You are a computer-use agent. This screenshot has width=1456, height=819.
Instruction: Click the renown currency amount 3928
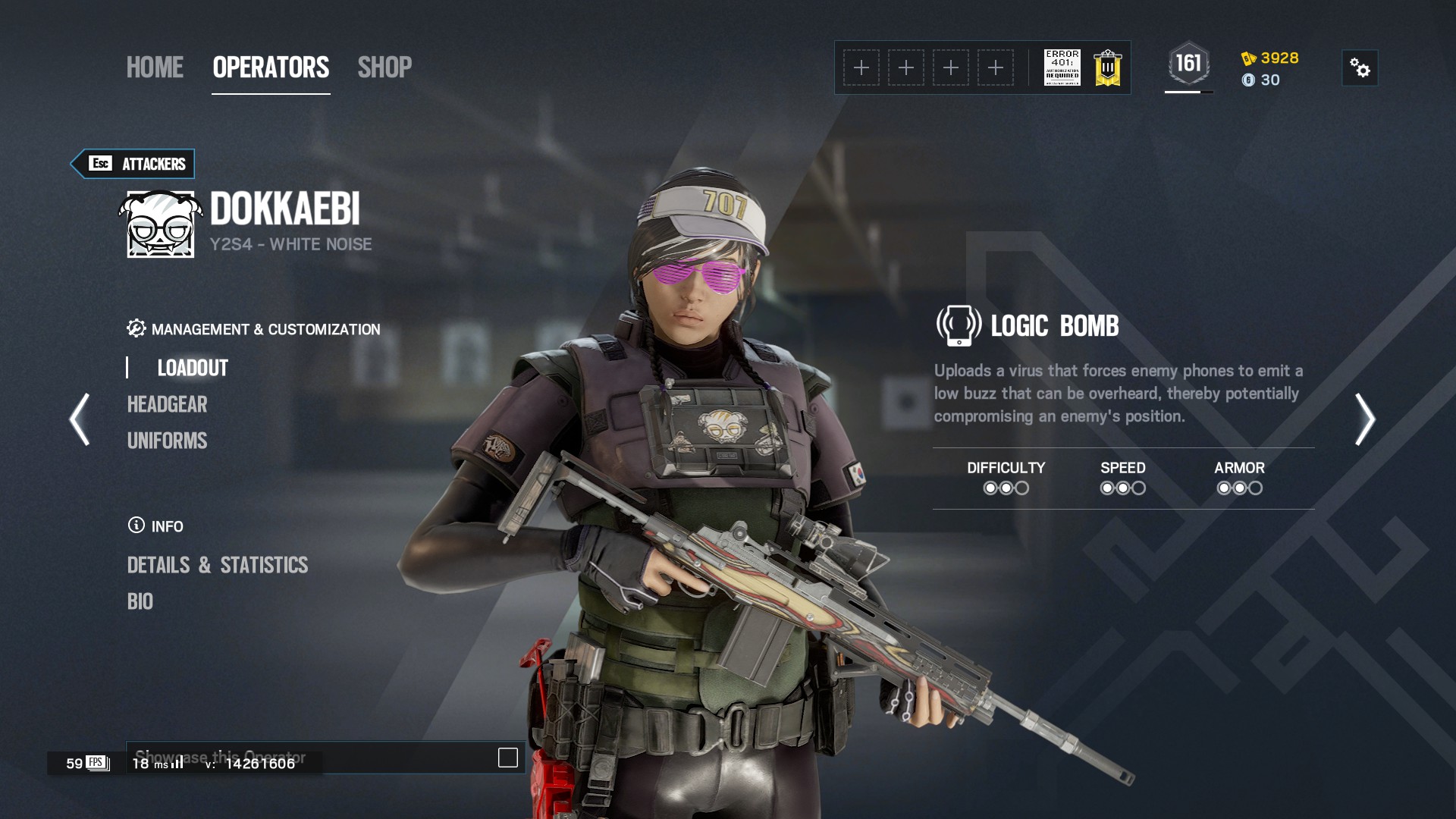point(1279,58)
